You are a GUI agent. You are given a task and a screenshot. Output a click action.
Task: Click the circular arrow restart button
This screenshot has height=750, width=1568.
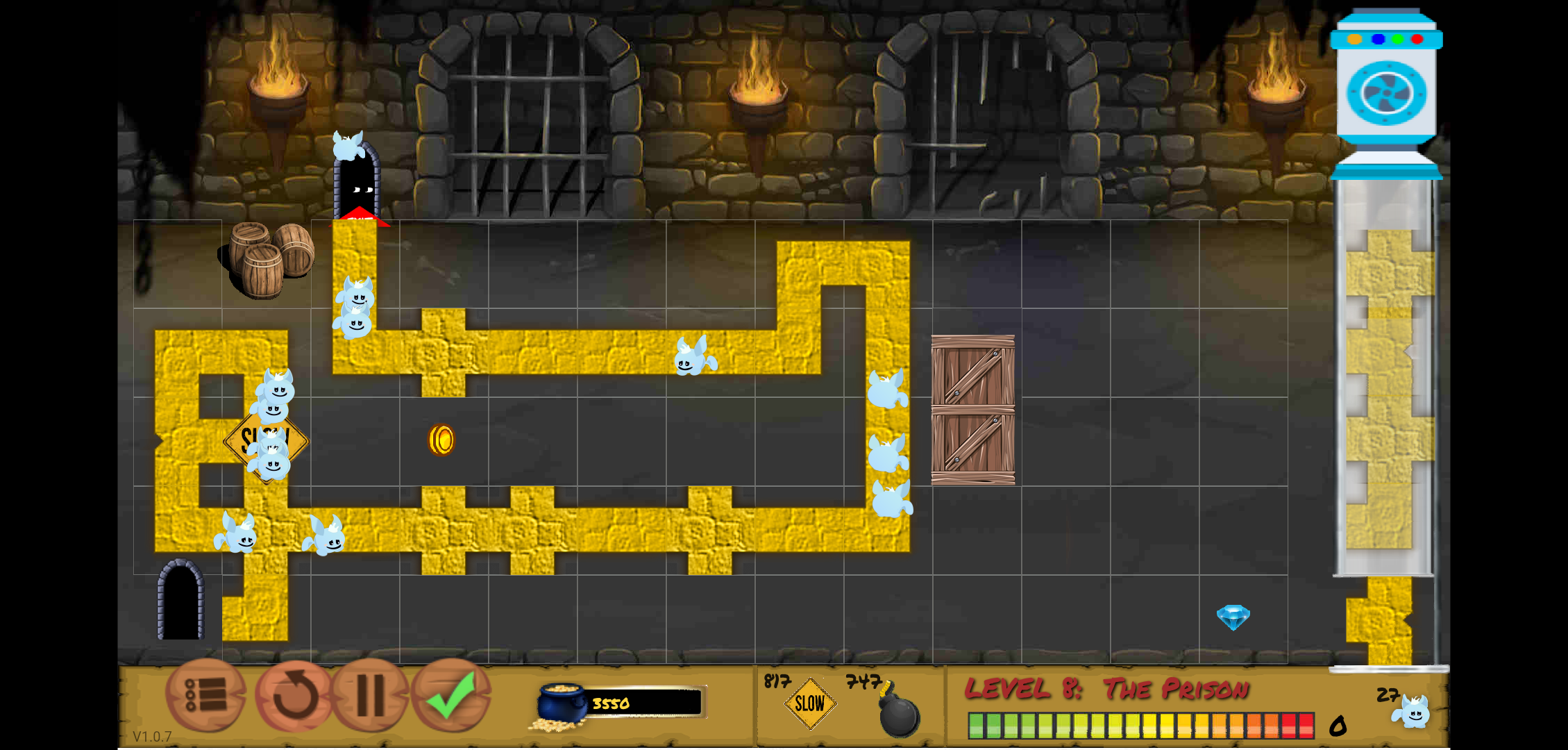tap(294, 695)
